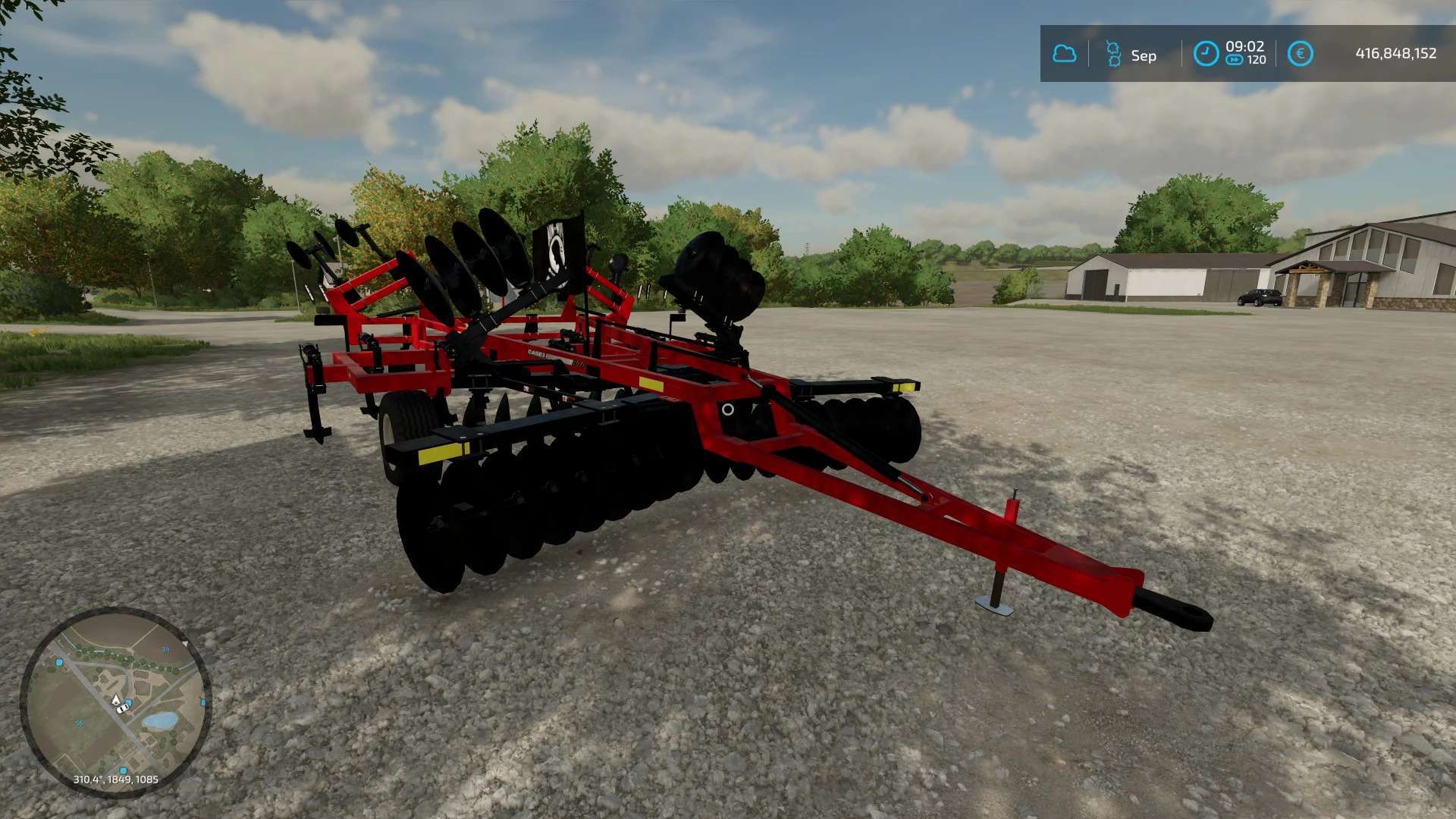The height and width of the screenshot is (819, 1456).
Task: Click the pond shown on the minimap
Action: (162, 719)
